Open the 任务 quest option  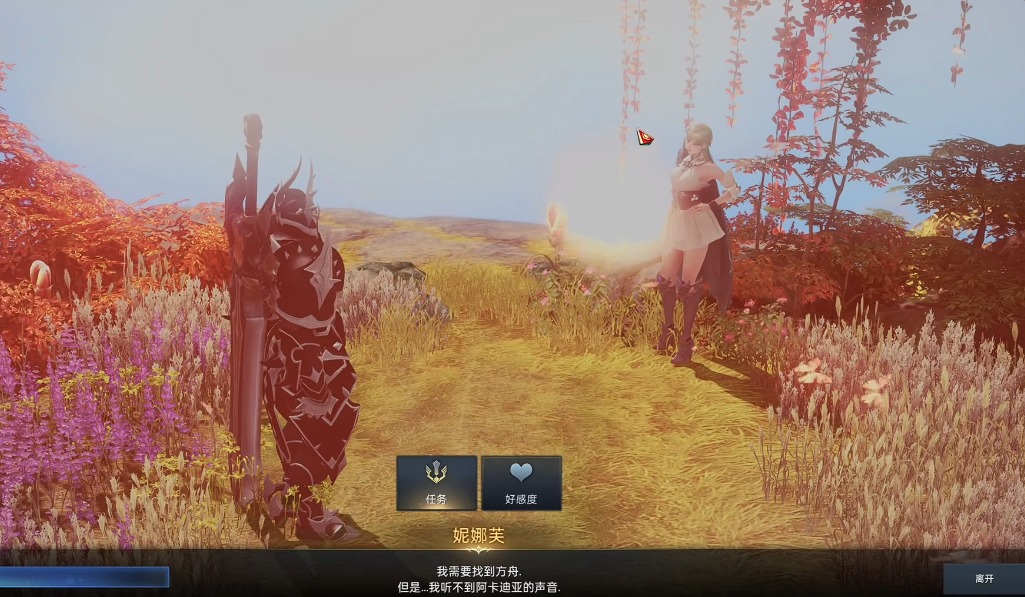(x=436, y=483)
